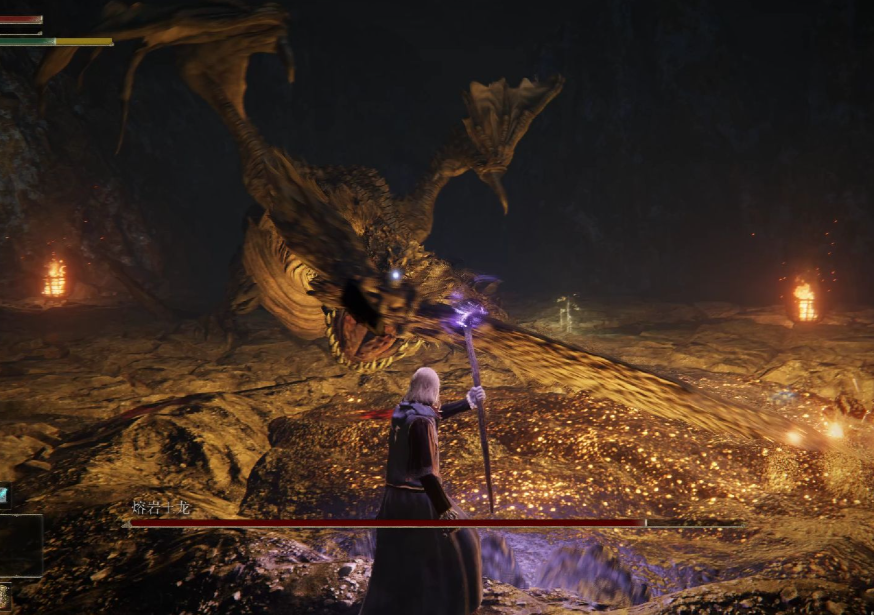Choose the golden quick item slot
This screenshot has height=615, width=874.
[5, 598]
